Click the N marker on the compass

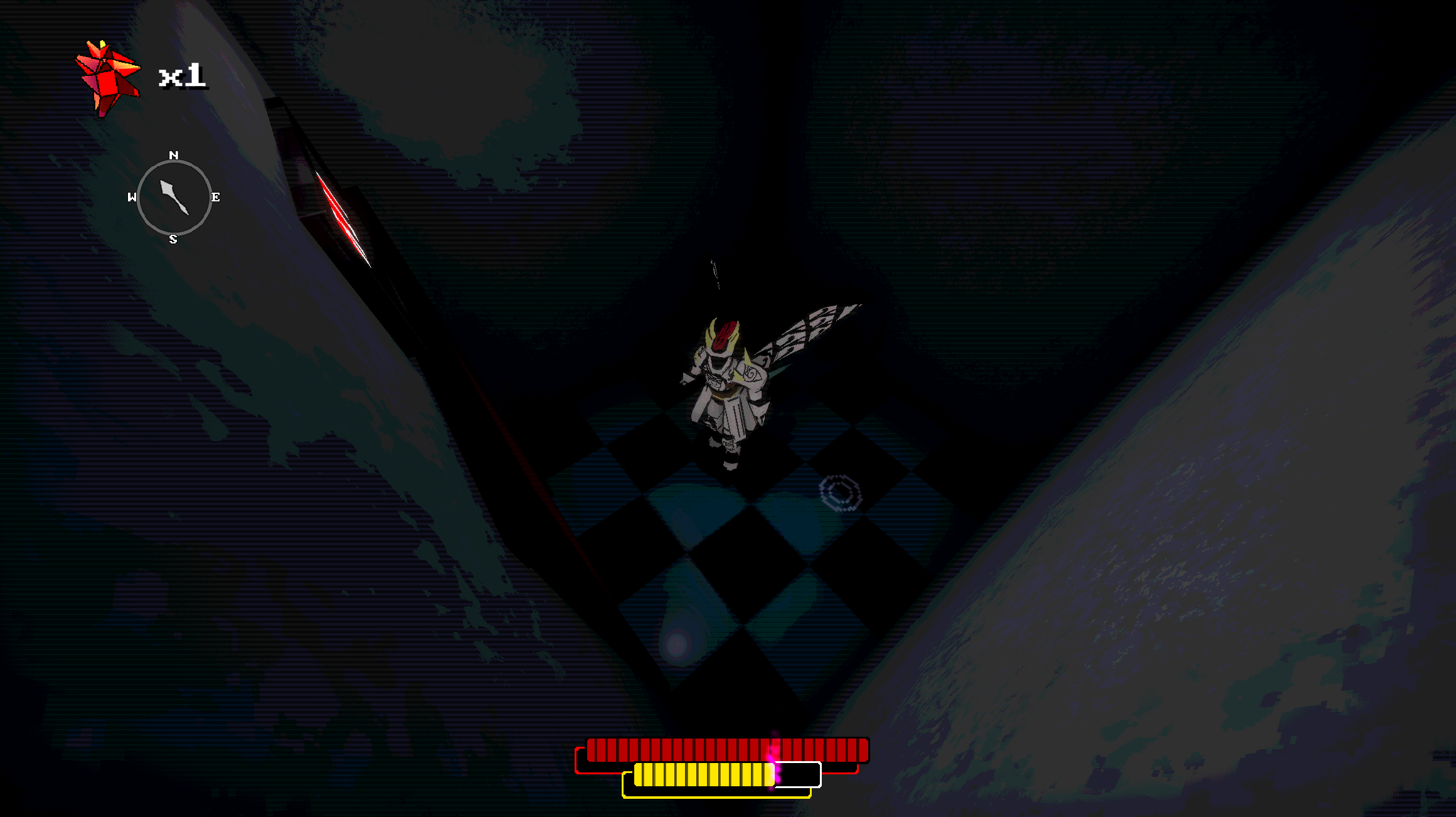[174, 154]
